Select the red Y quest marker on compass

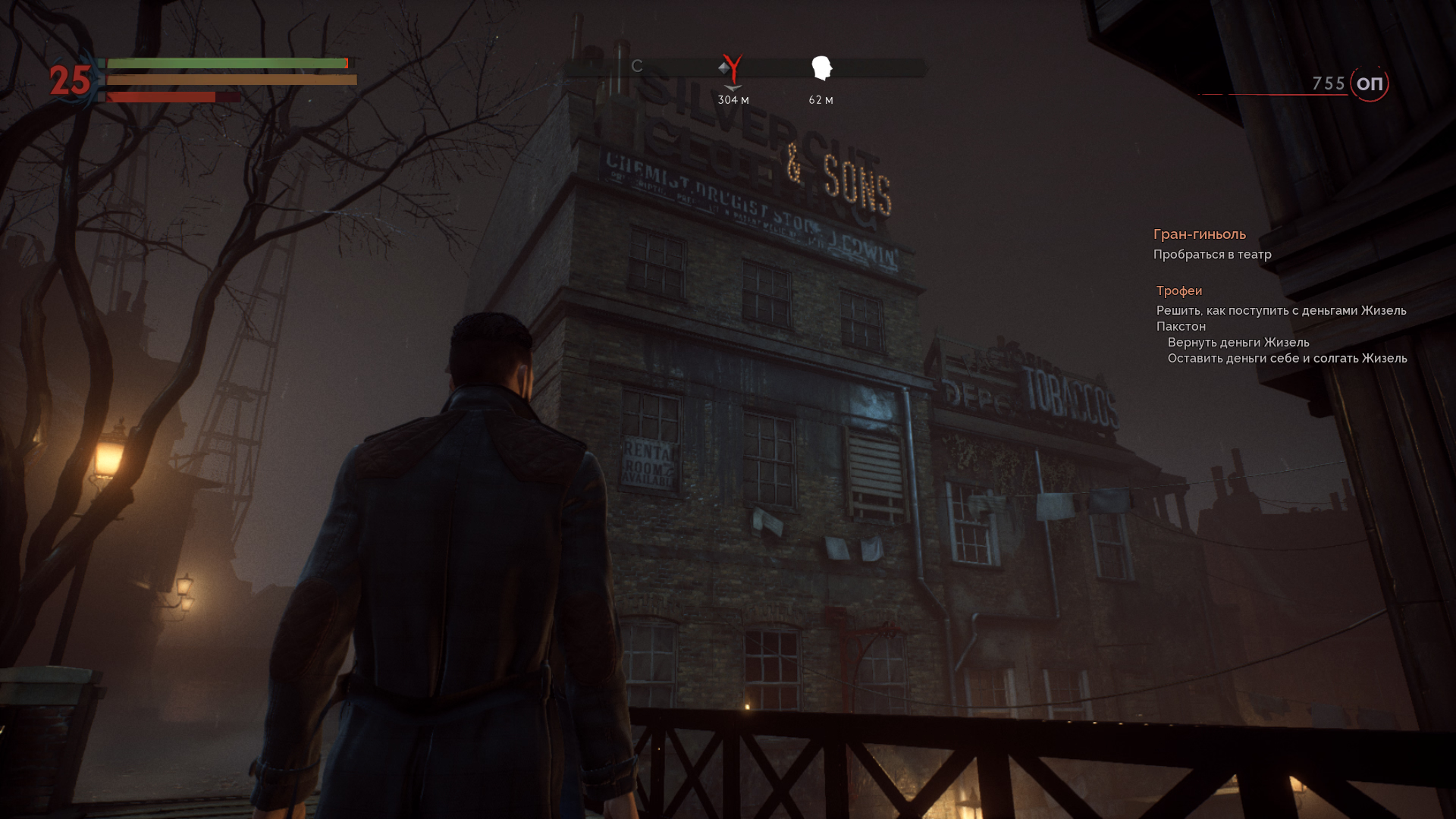tap(733, 69)
